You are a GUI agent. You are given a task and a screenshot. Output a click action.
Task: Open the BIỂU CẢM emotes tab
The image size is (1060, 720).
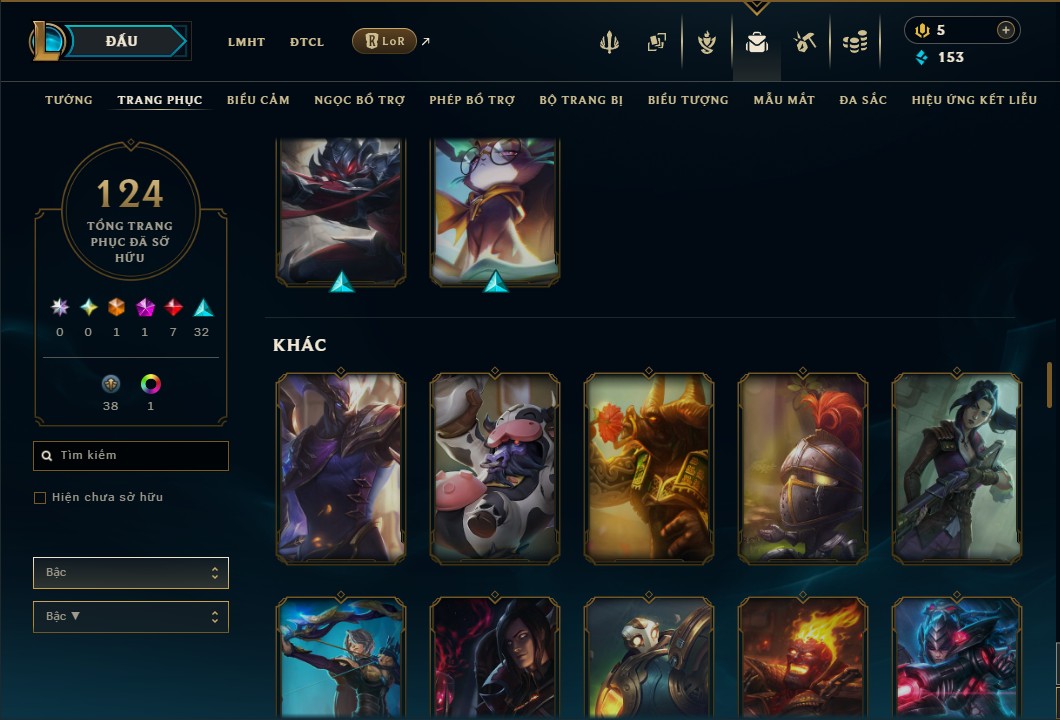[258, 100]
